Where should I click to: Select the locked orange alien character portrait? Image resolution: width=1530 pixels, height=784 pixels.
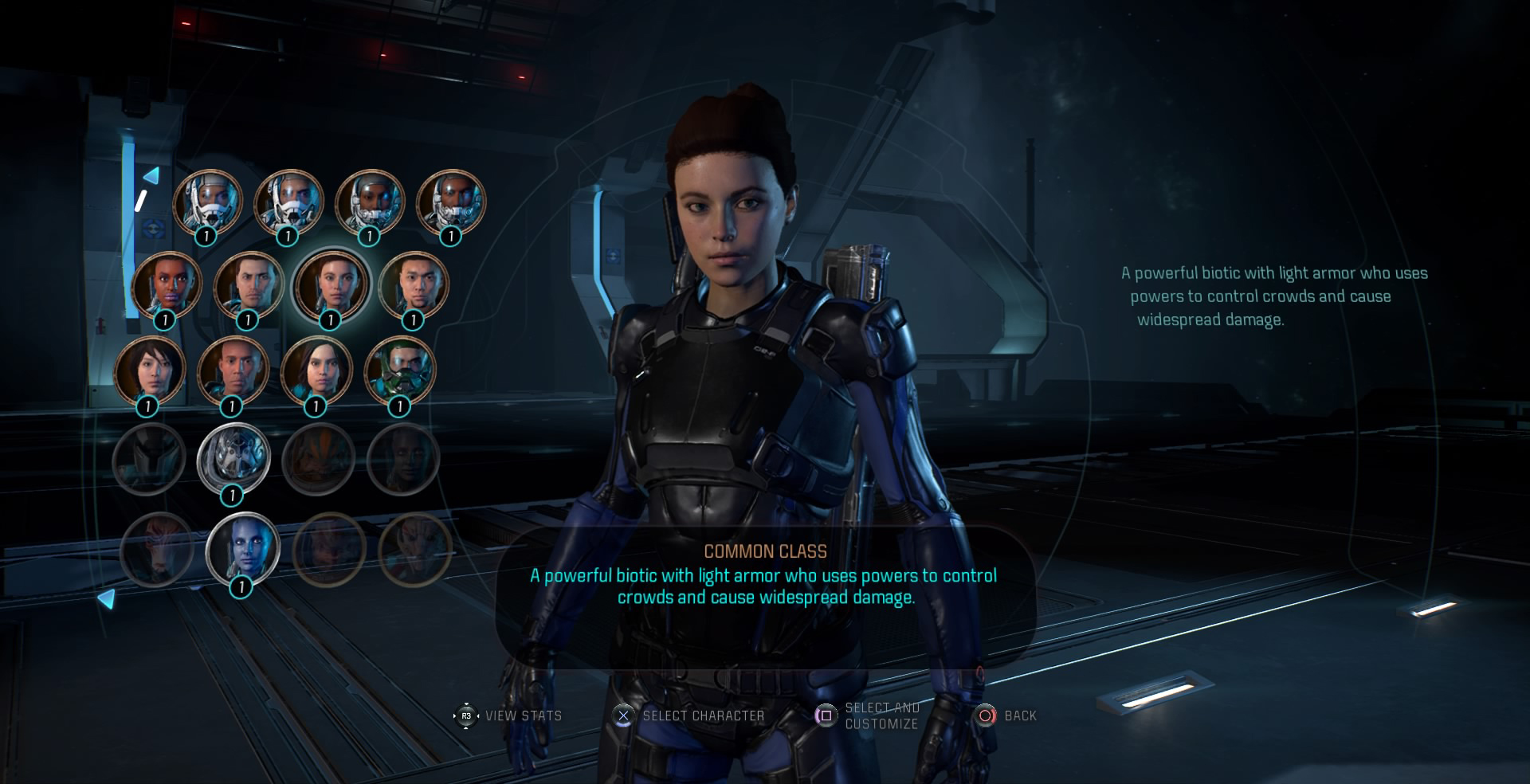(319, 457)
